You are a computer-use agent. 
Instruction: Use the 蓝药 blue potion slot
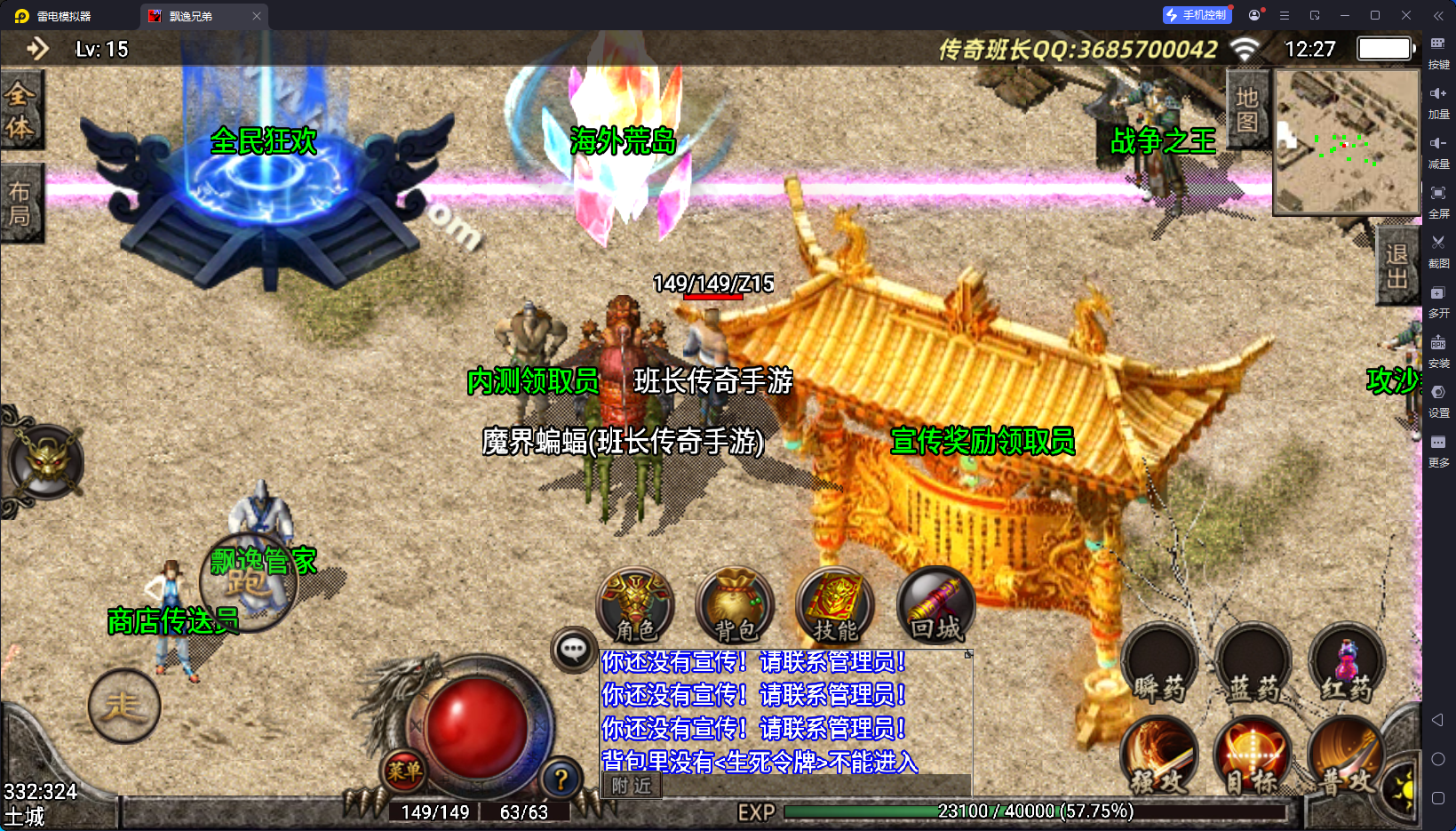[x=1253, y=665]
